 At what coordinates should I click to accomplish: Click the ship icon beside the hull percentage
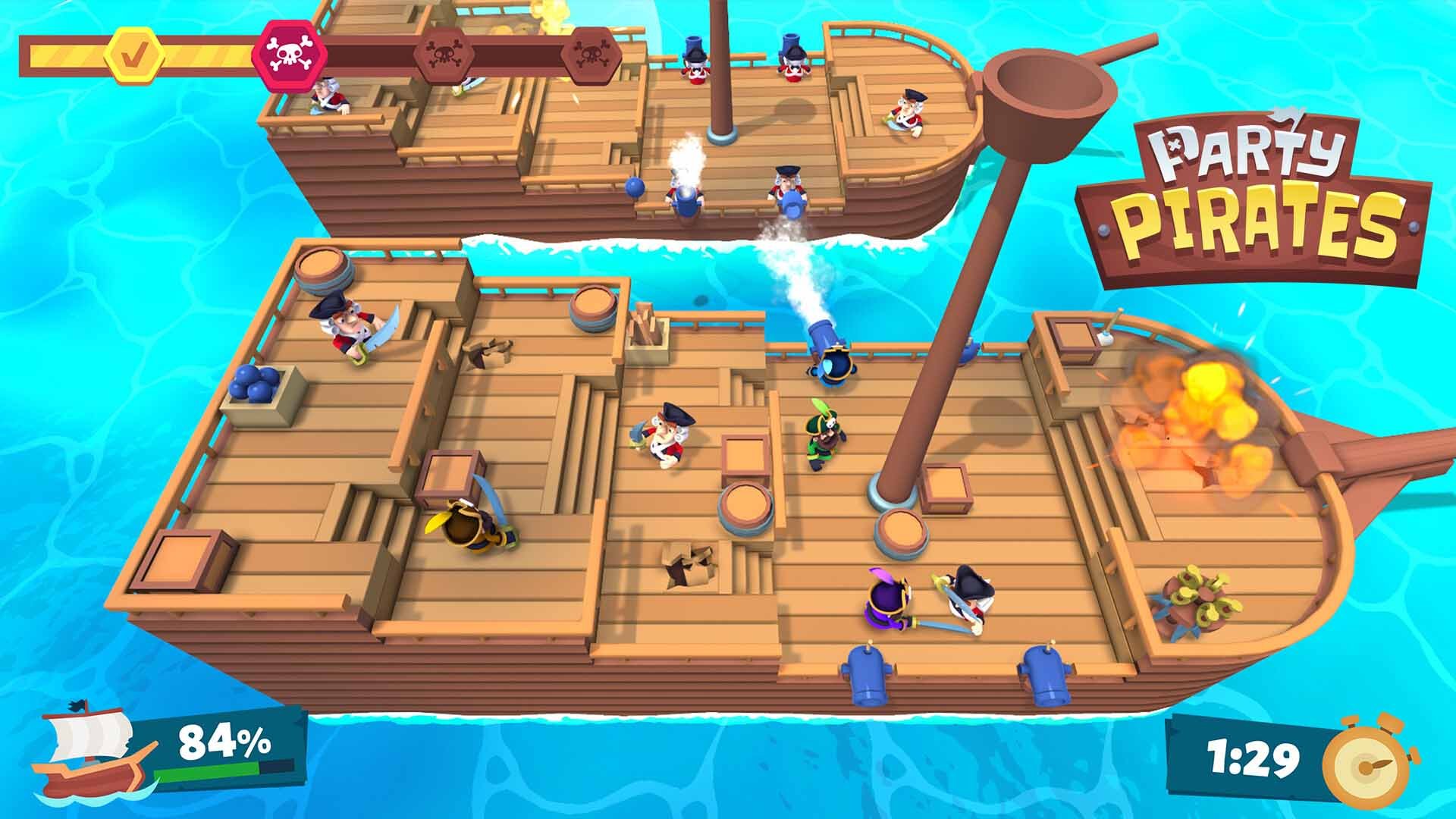click(x=89, y=749)
